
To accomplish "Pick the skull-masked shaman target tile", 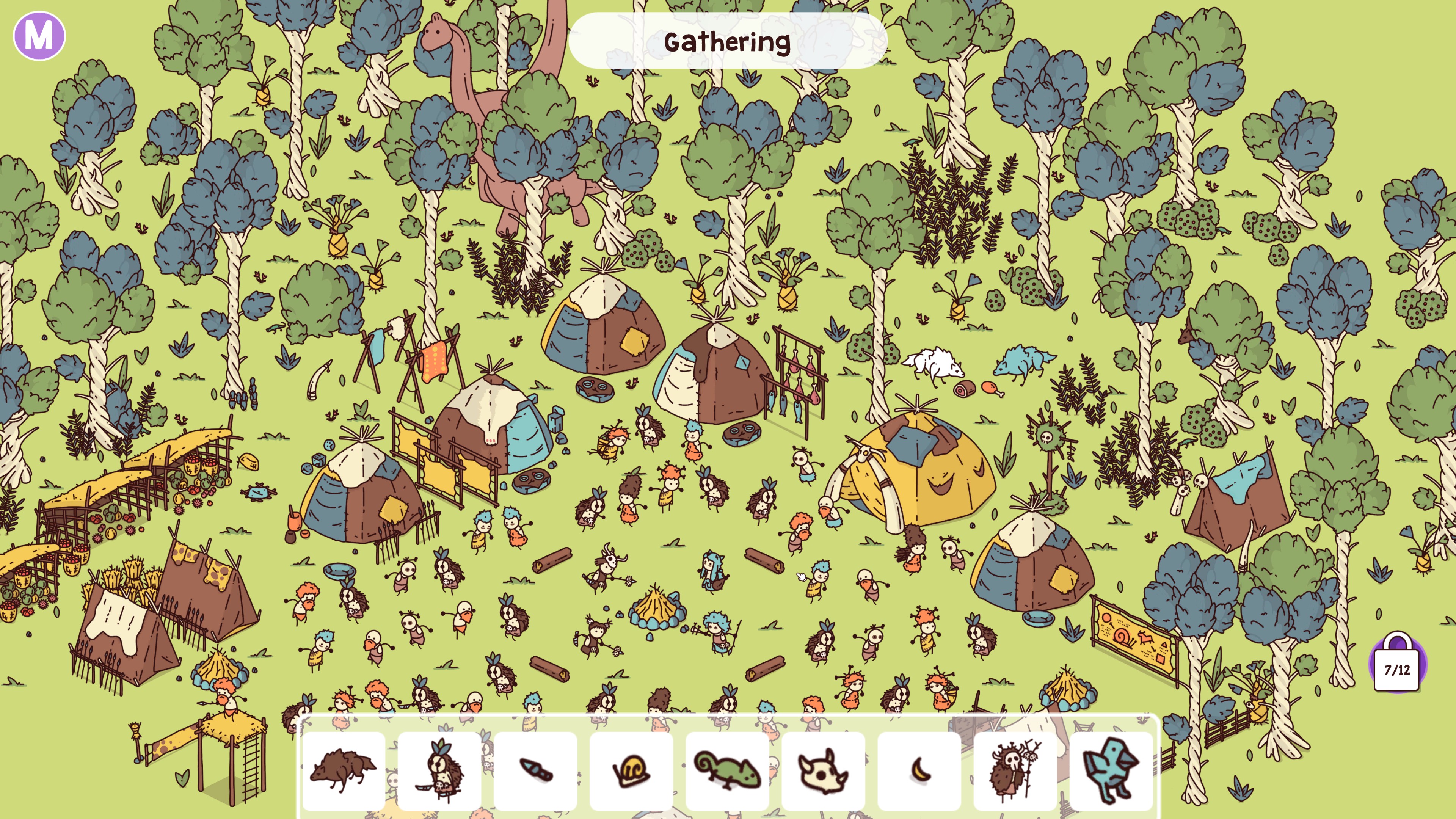I will [x=1016, y=770].
